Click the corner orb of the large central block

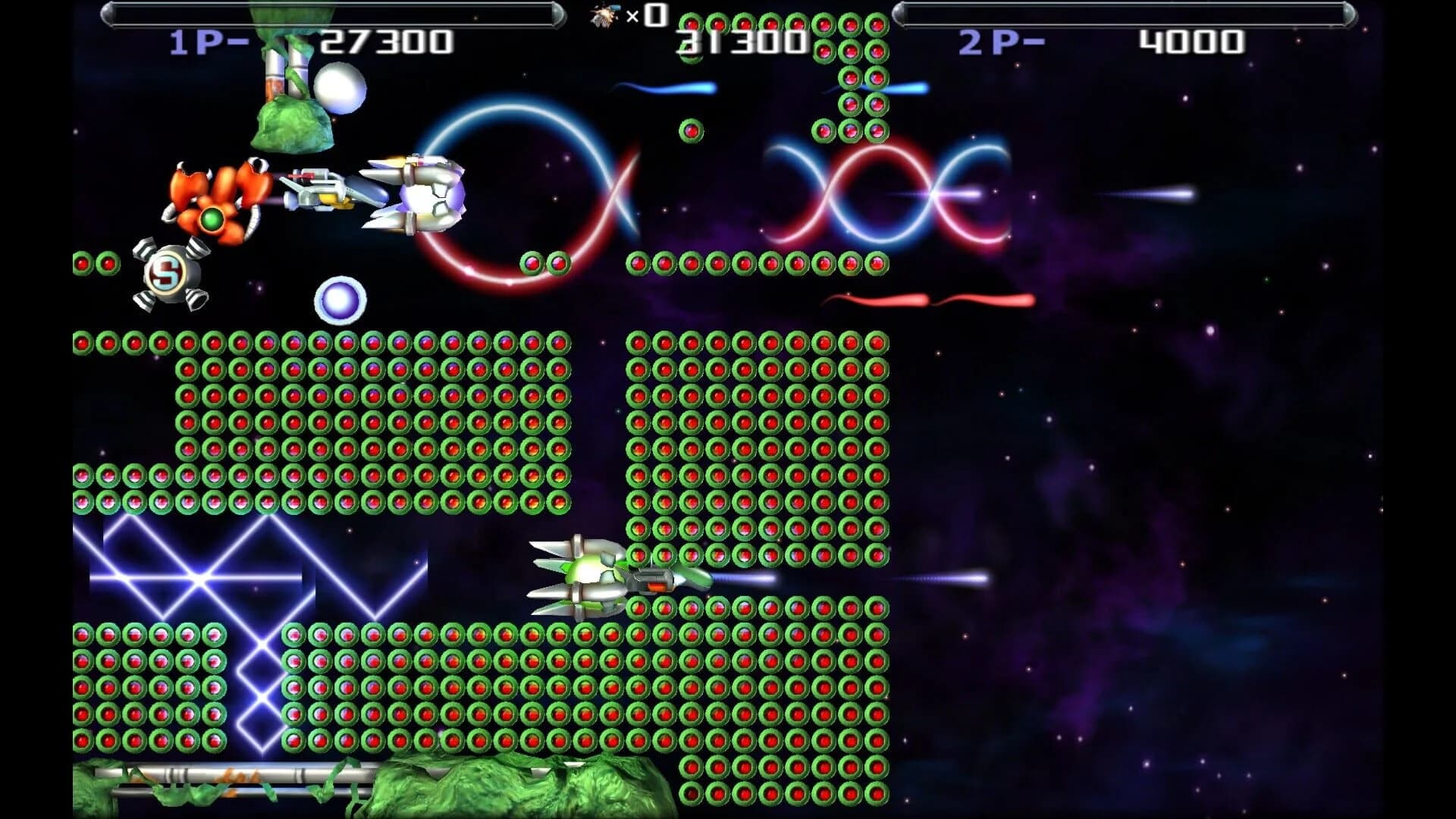[638, 344]
